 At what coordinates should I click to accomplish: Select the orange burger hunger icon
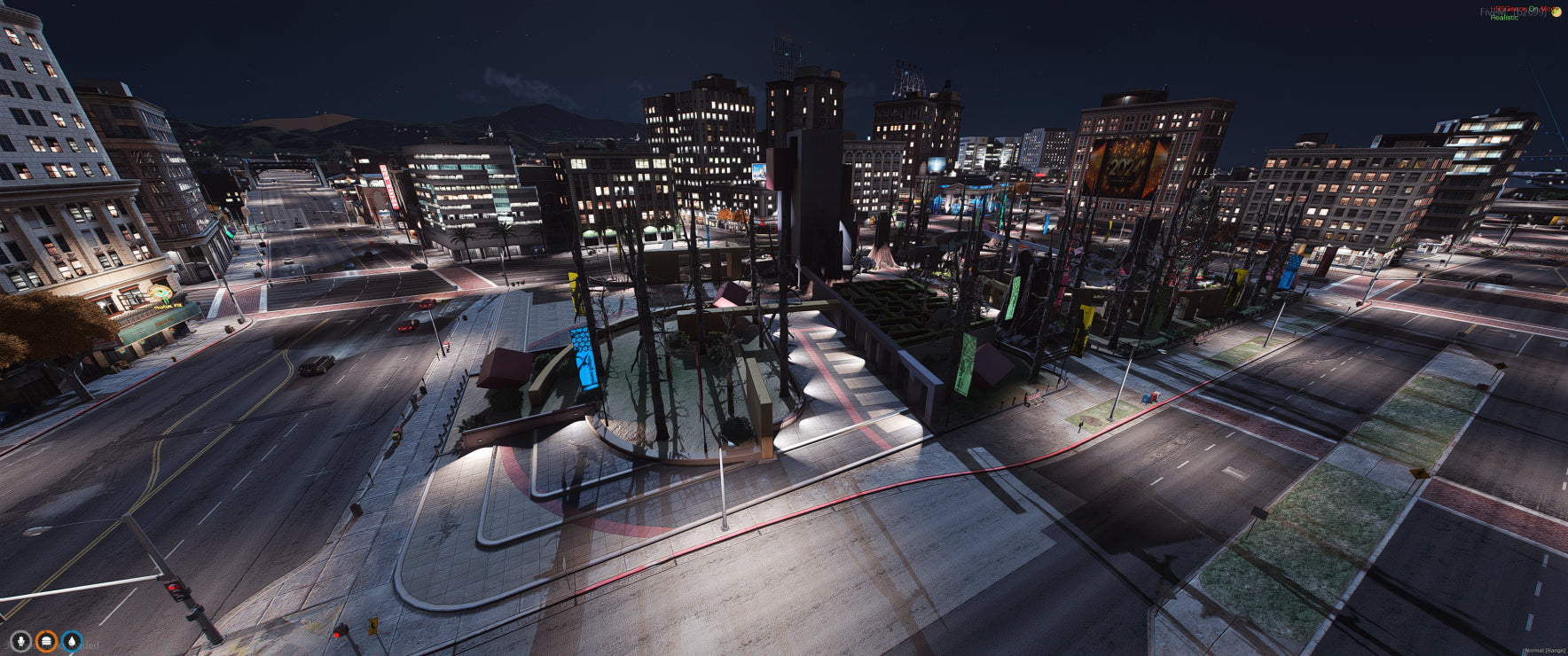pos(46,641)
